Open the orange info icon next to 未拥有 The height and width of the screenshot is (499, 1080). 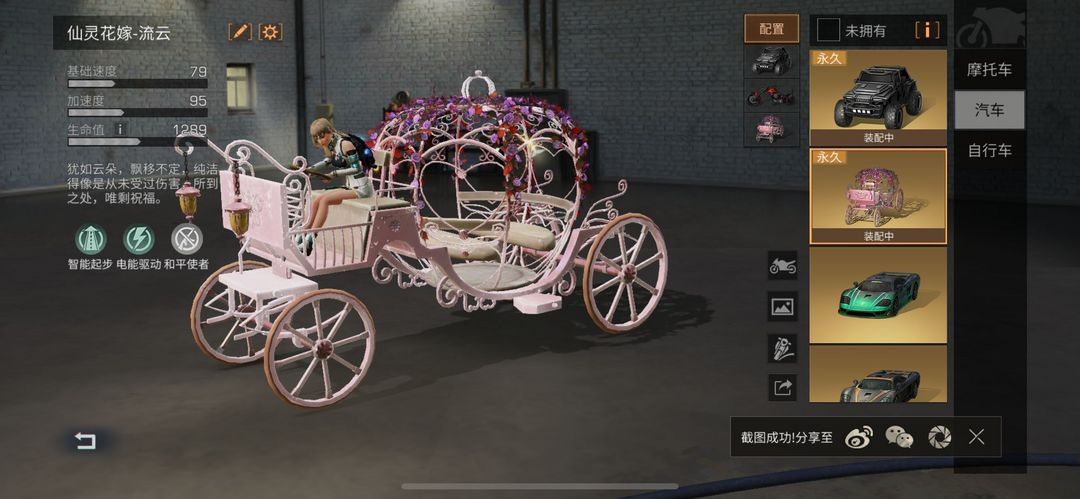927,30
